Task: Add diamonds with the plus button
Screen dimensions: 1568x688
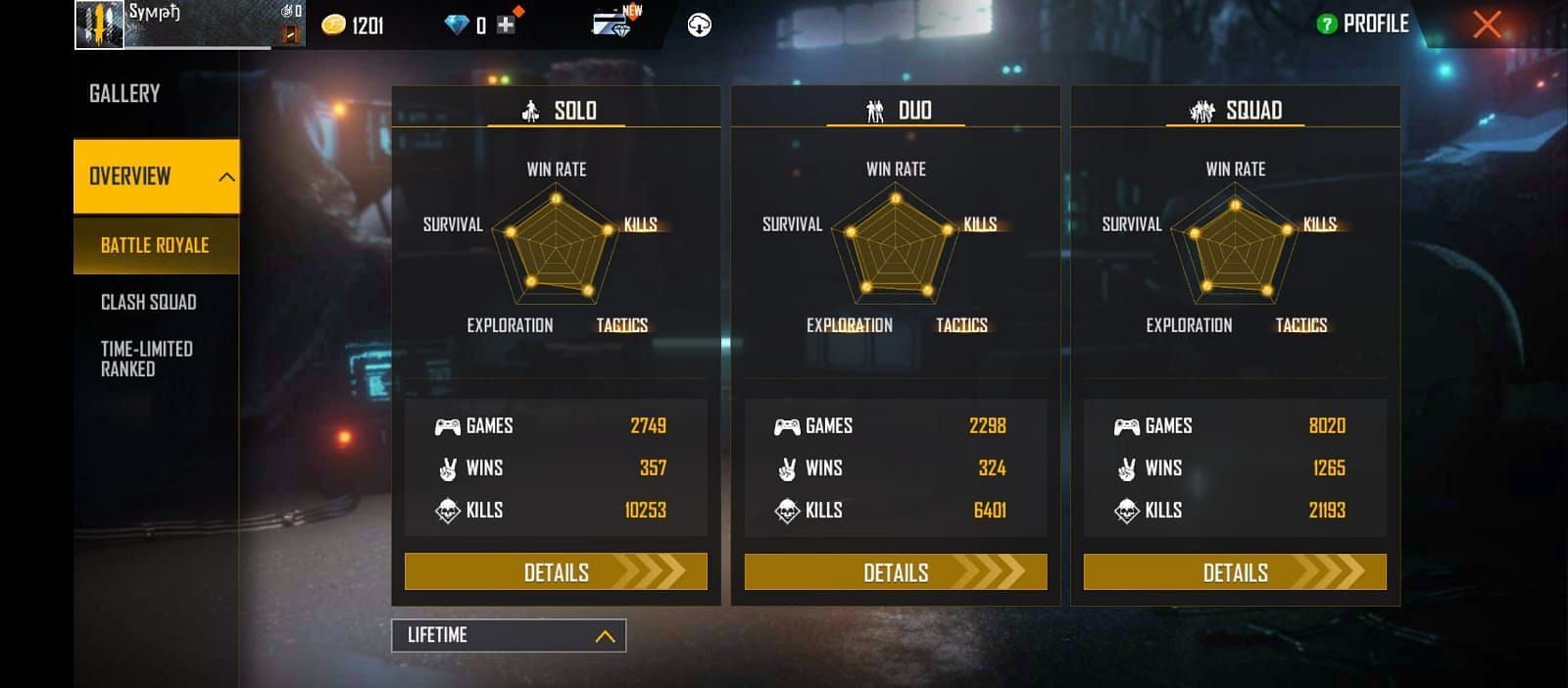Action: 506,25
